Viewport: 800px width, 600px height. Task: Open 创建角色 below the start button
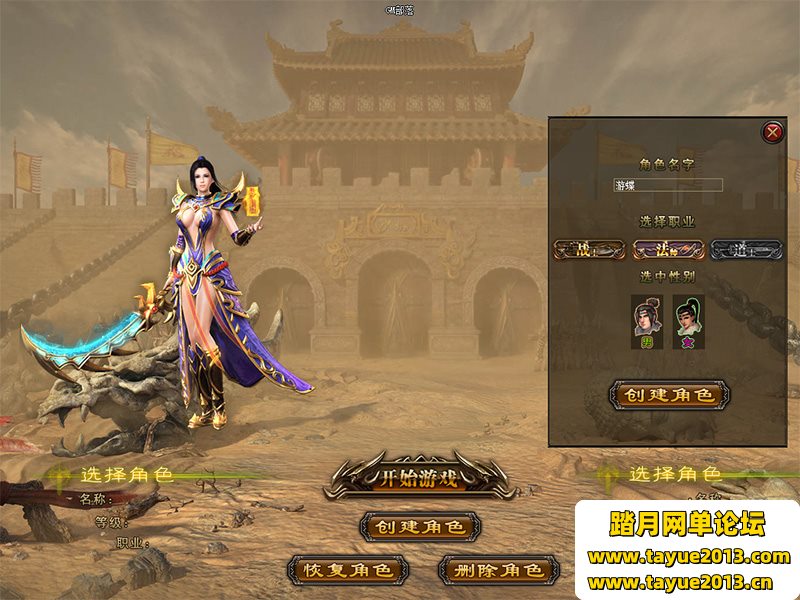(x=420, y=526)
